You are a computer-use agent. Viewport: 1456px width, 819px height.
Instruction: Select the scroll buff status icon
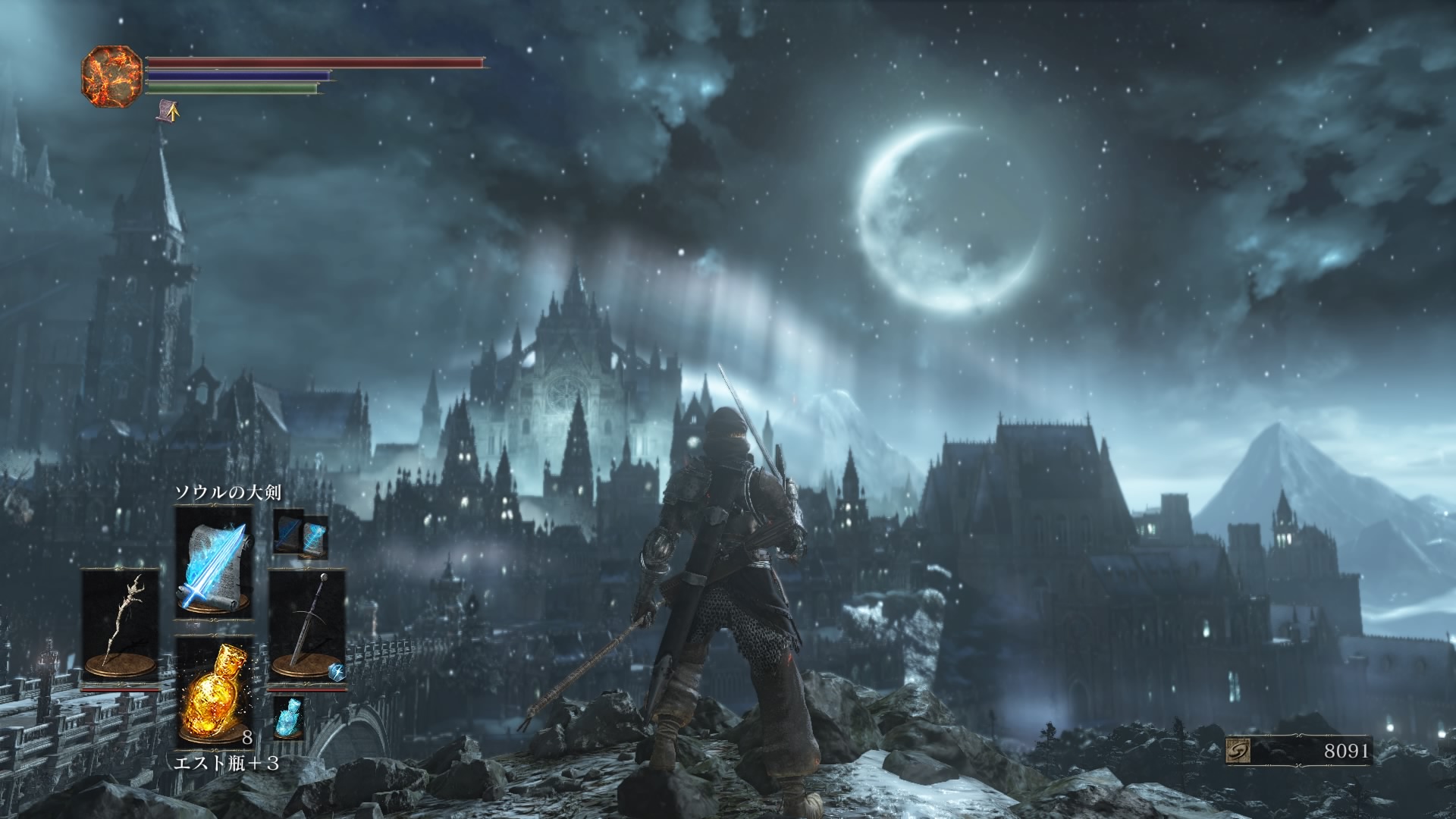point(168,112)
